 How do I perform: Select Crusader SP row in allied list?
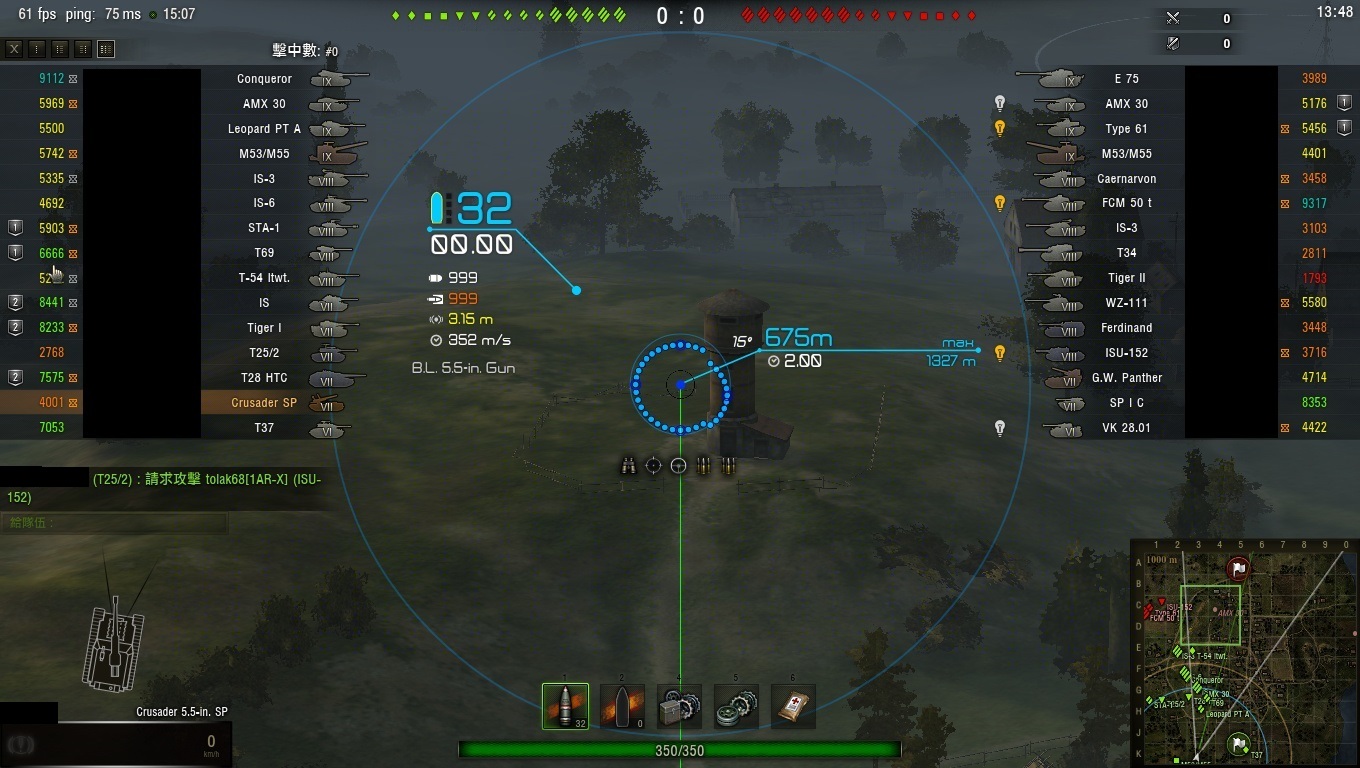264,403
